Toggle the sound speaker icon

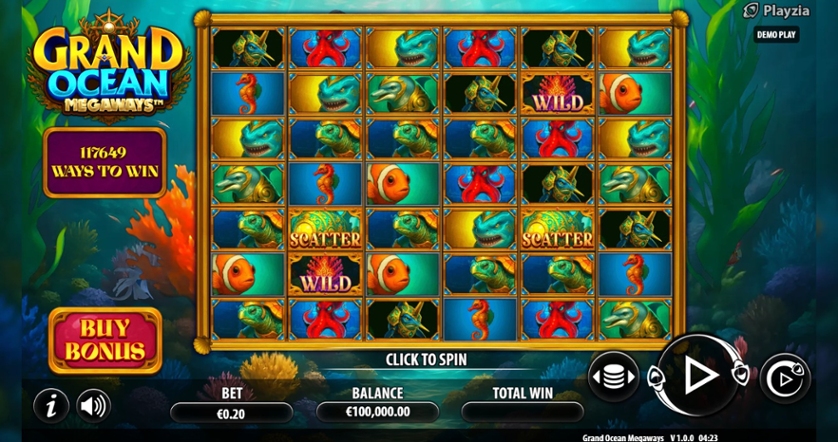(93, 405)
